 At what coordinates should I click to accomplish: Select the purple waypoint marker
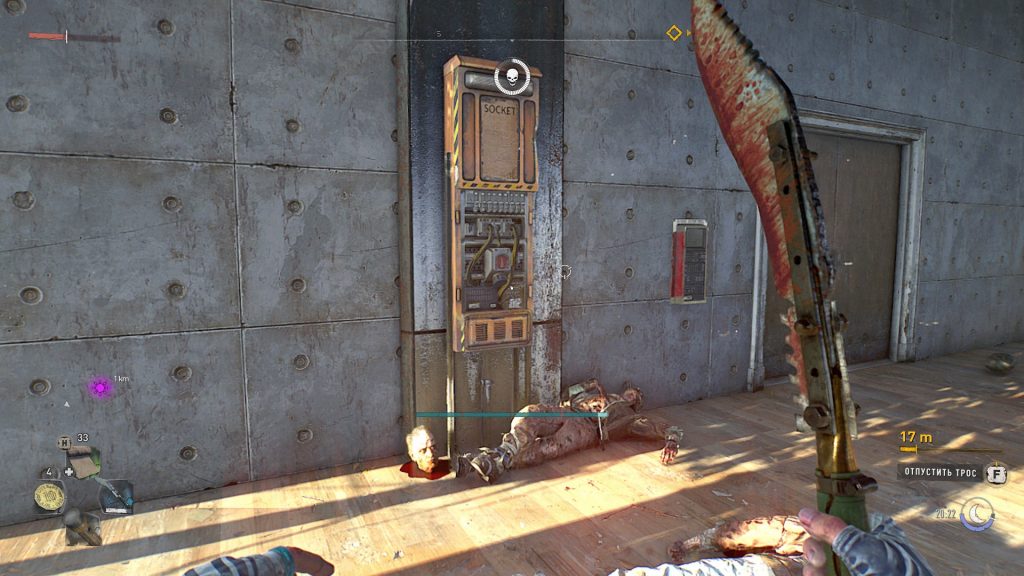[99, 386]
